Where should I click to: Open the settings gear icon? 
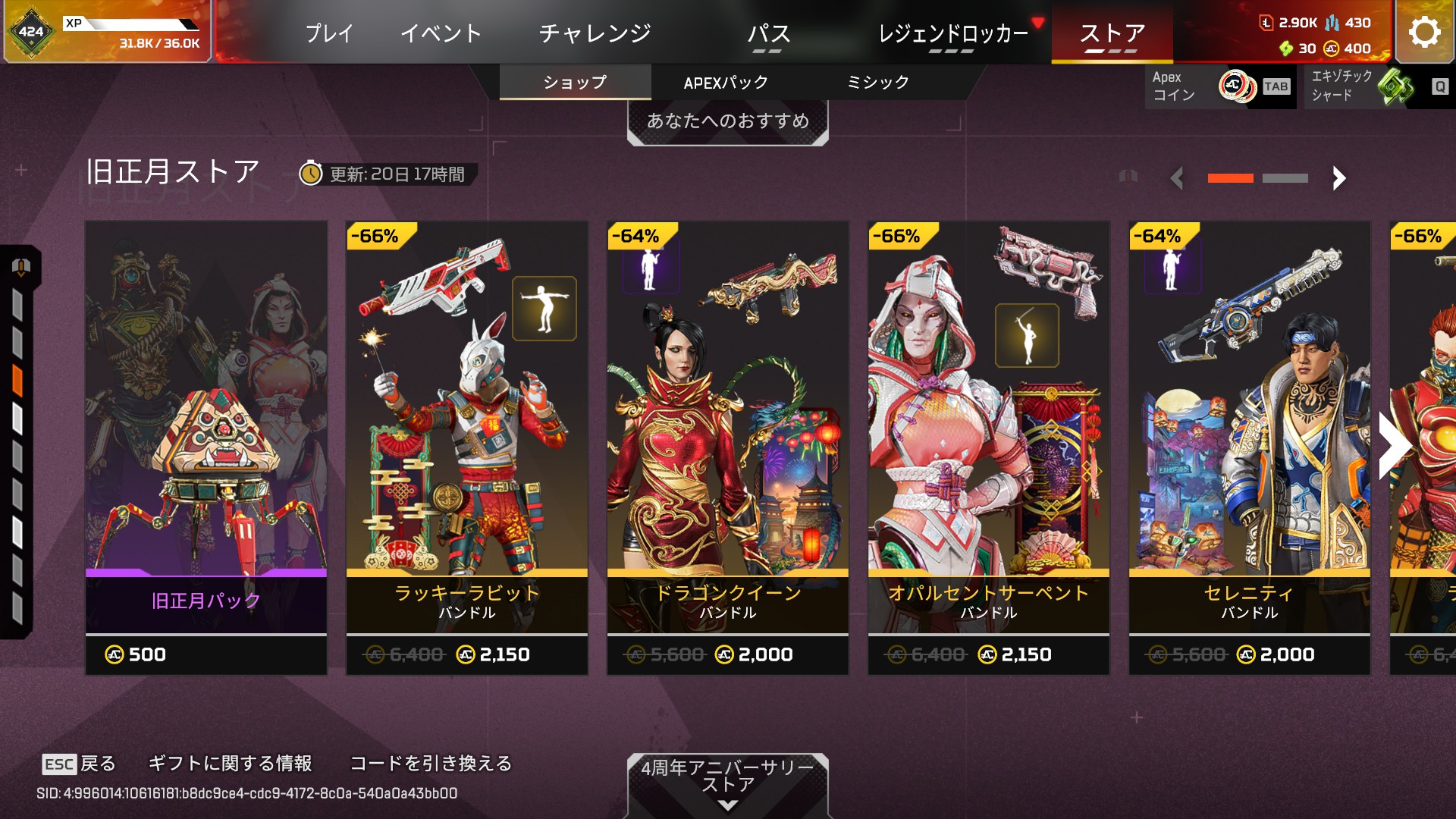click(x=1424, y=32)
